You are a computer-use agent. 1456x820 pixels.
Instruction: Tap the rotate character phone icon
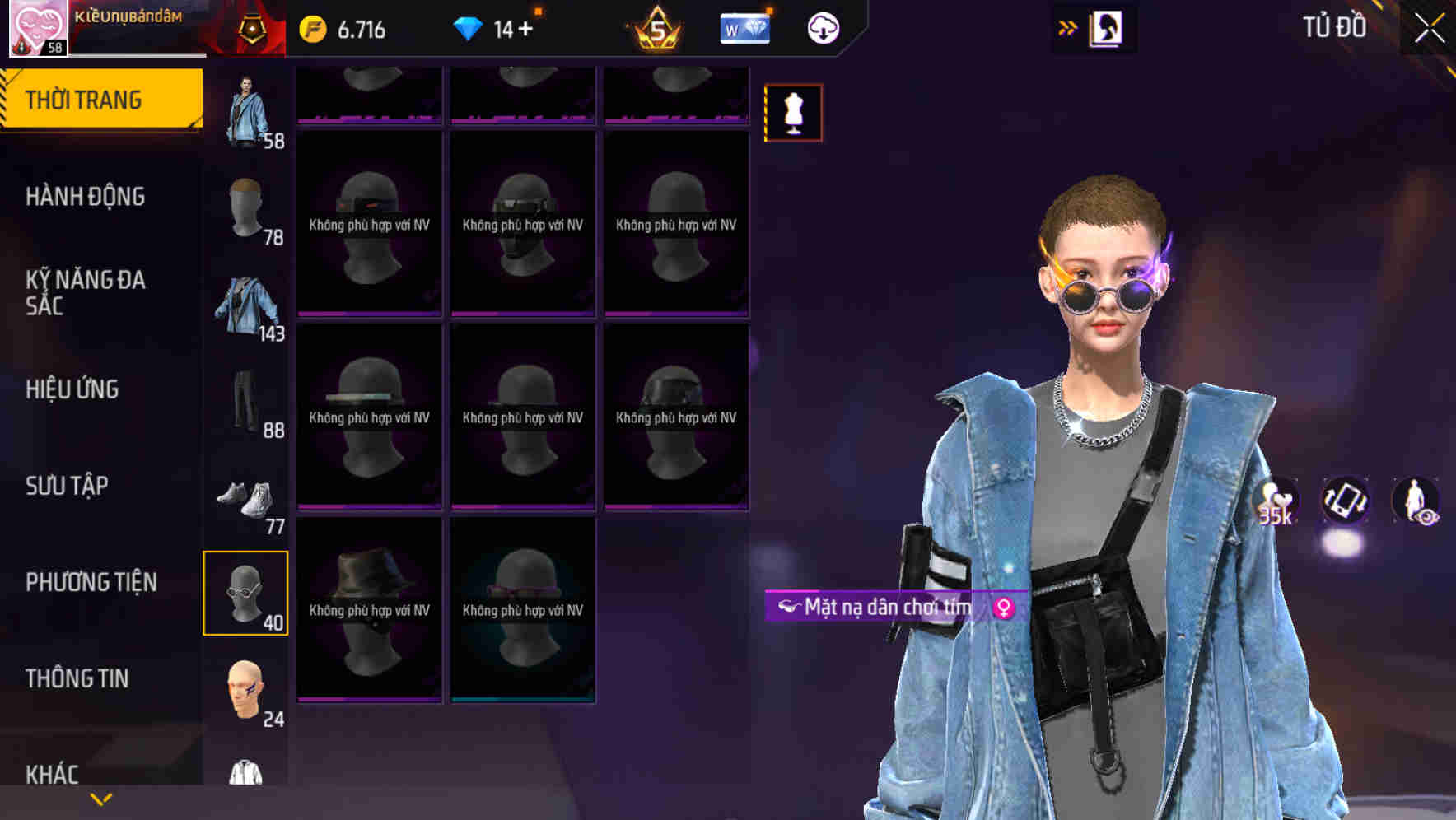(1344, 504)
